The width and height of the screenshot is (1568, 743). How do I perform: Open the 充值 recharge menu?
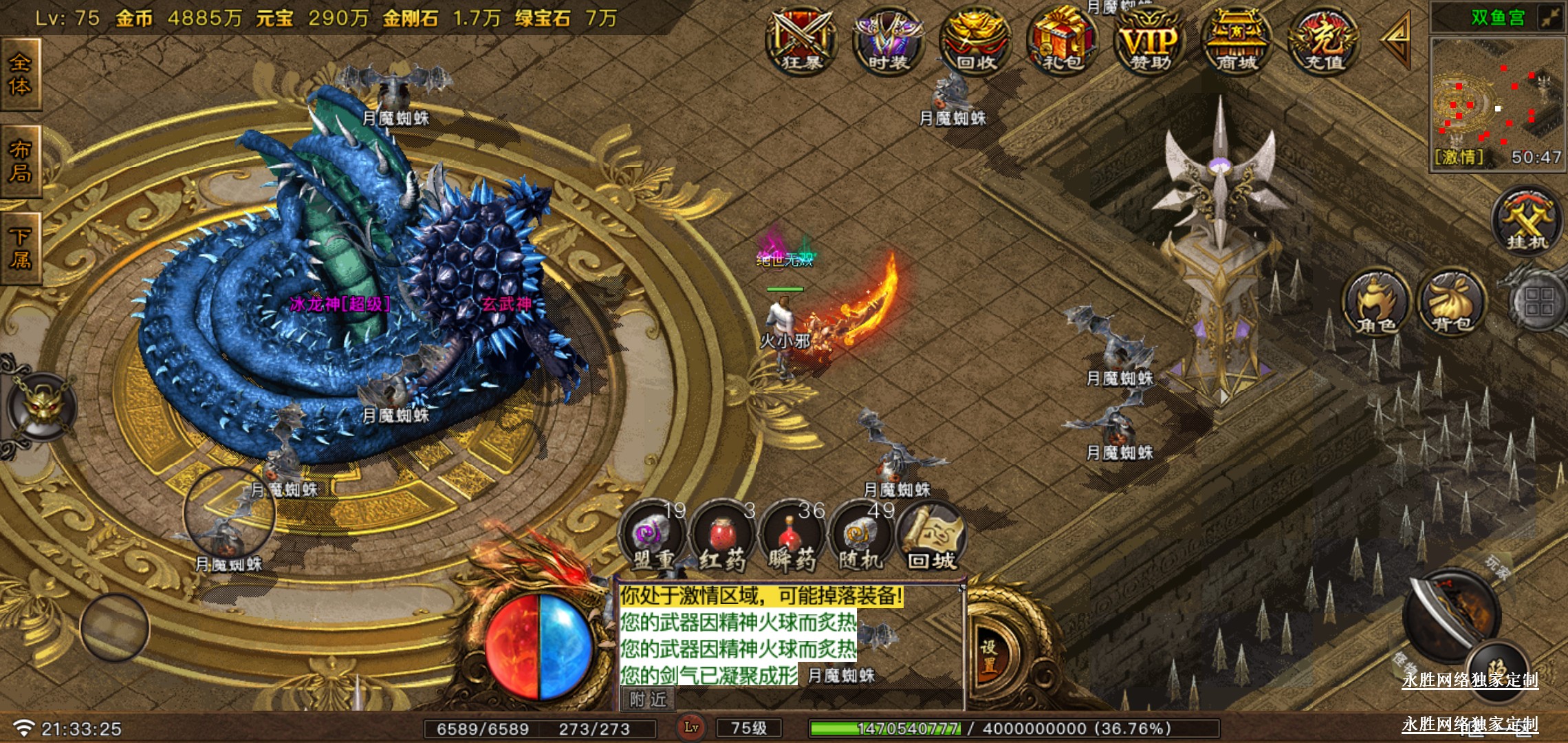tap(1324, 41)
